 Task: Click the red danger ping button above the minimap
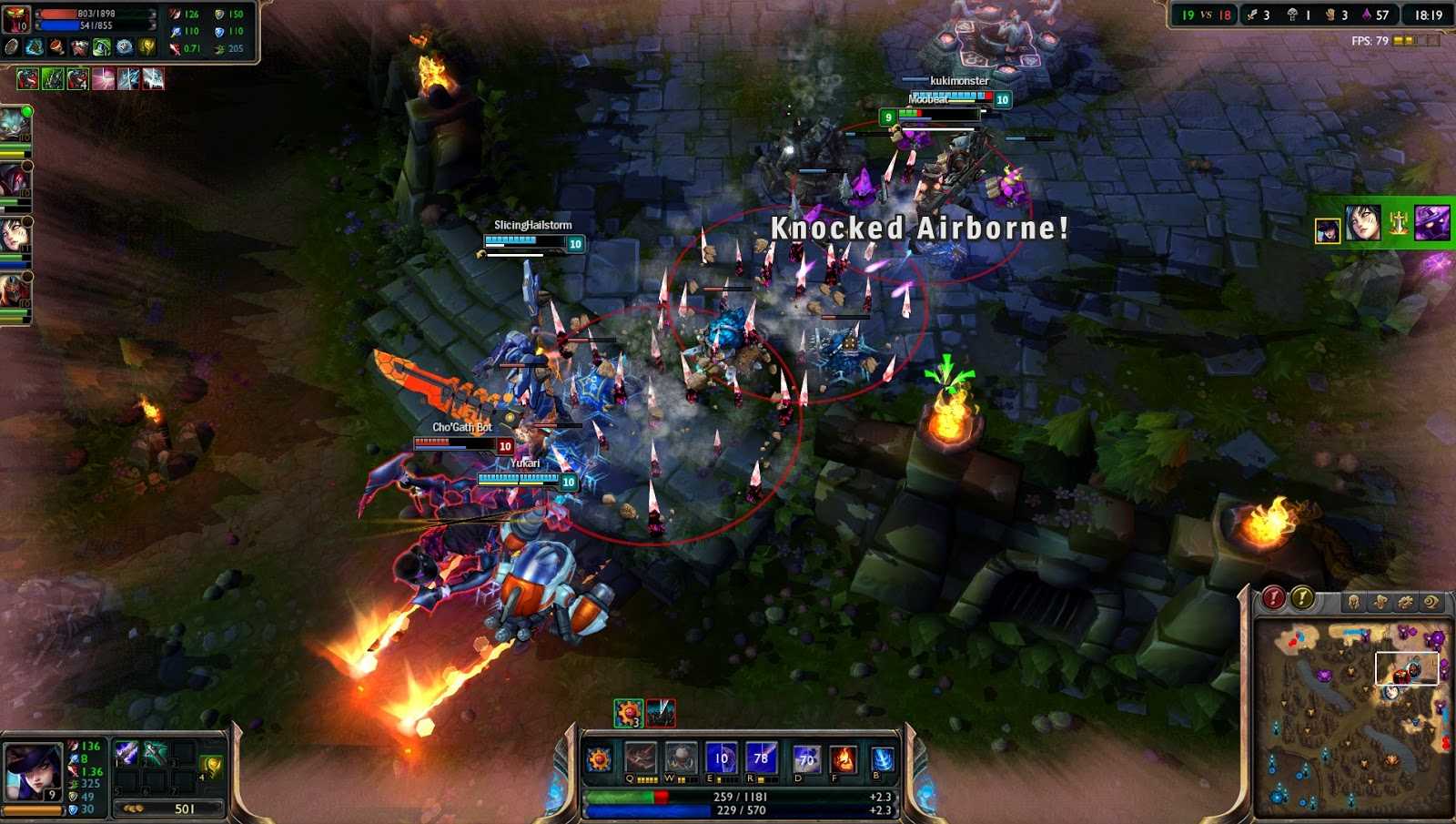coord(1273,596)
